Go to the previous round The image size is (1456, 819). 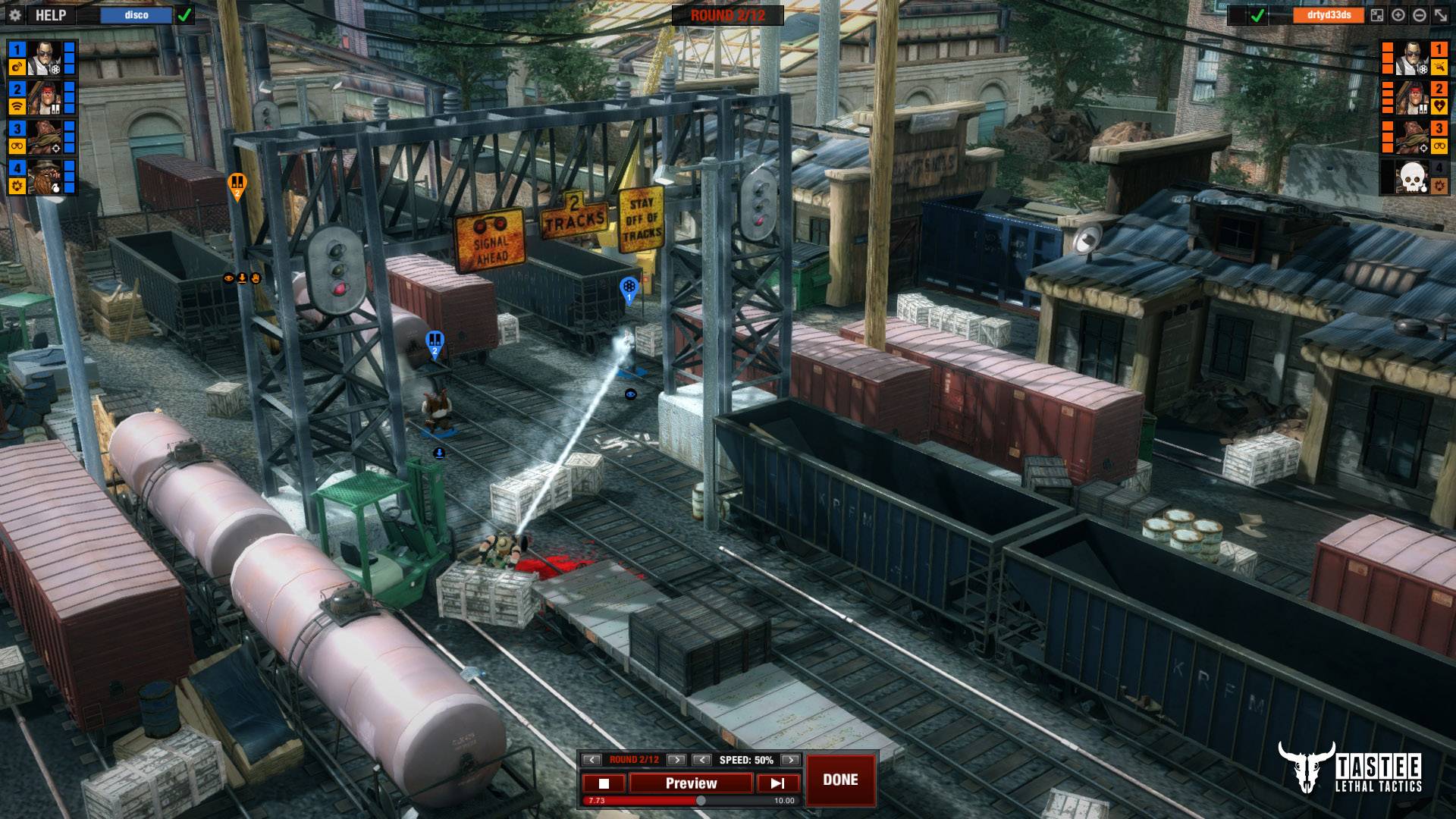pos(591,760)
